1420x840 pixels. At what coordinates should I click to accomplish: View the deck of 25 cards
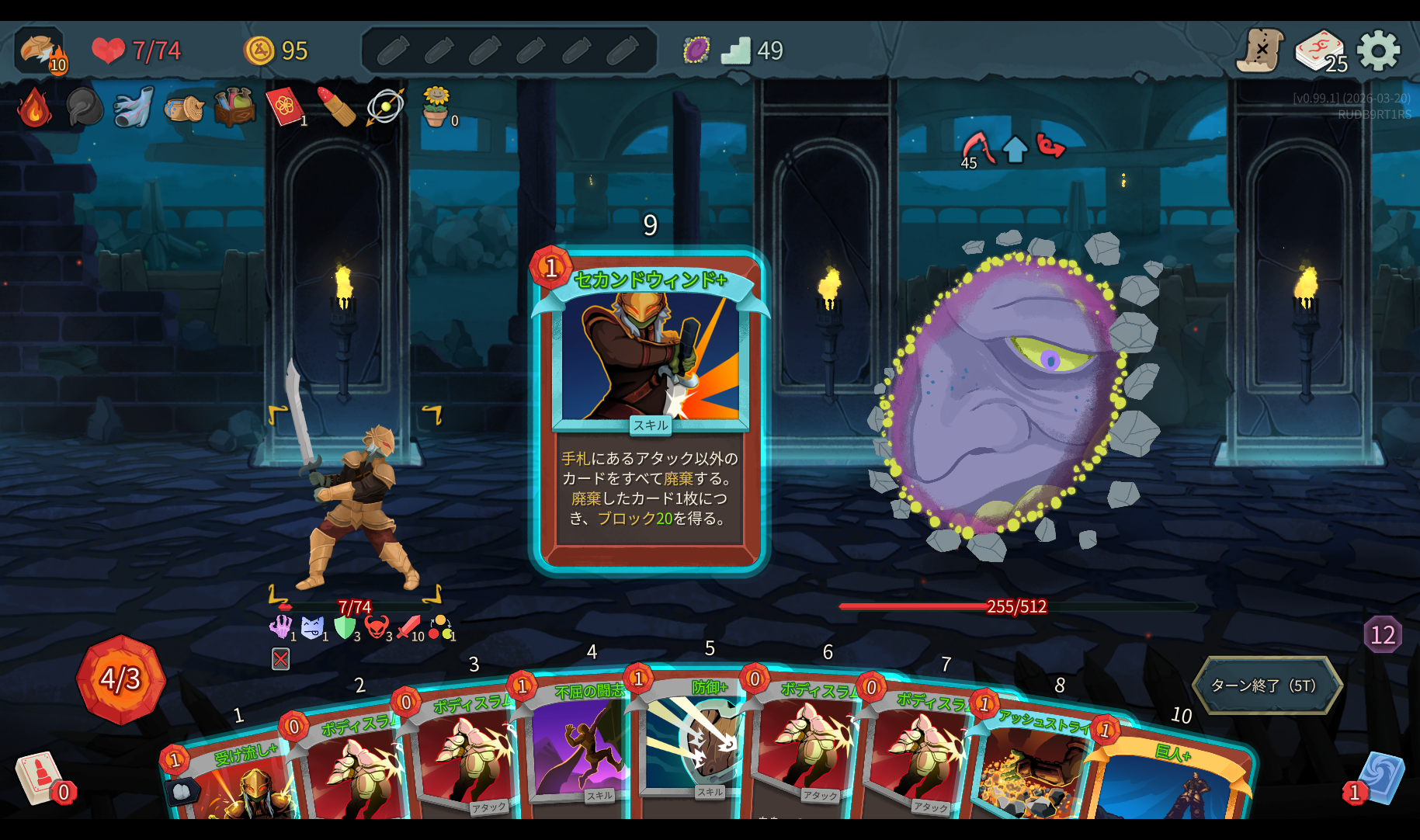pos(1320,51)
